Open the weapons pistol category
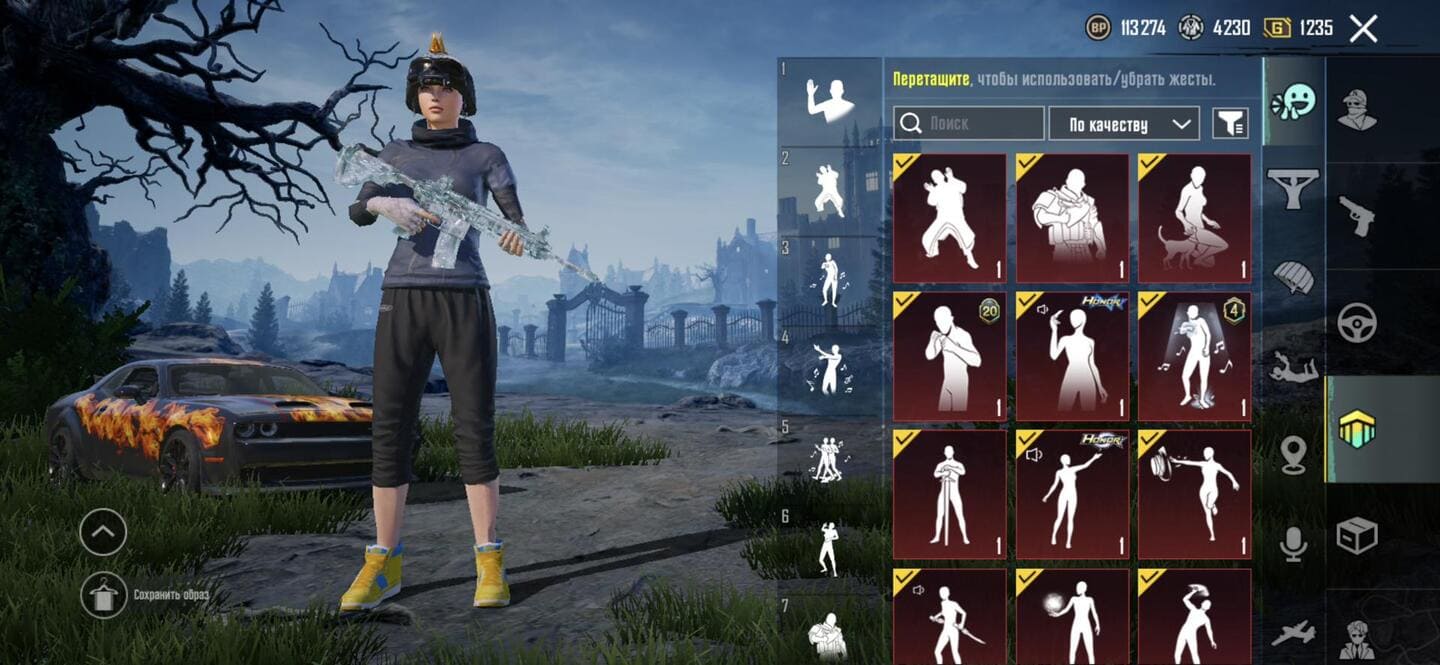Screen dimensions: 1440x665 pyautogui.click(x=1357, y=215)
